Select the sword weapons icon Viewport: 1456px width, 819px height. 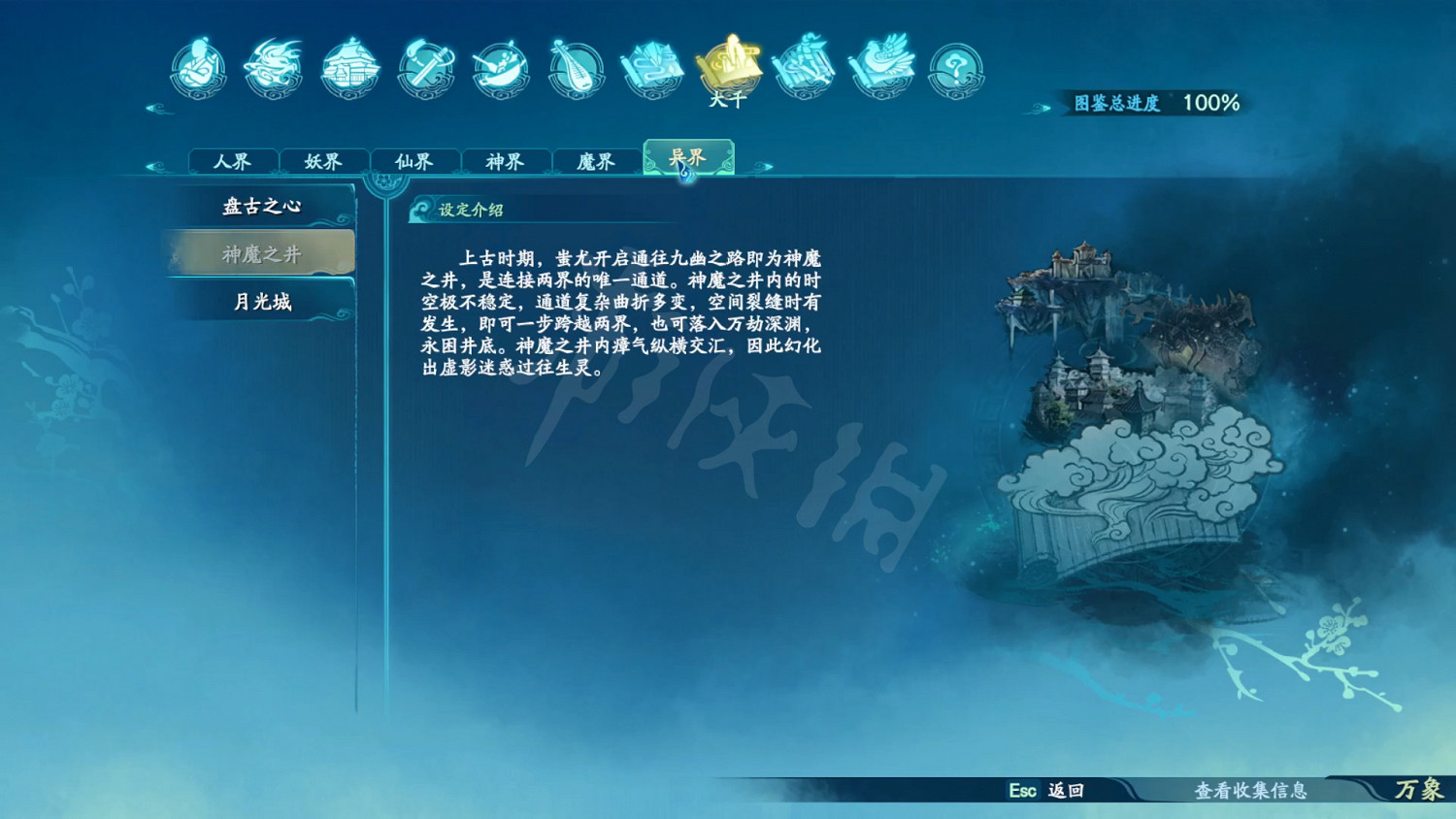425,66
